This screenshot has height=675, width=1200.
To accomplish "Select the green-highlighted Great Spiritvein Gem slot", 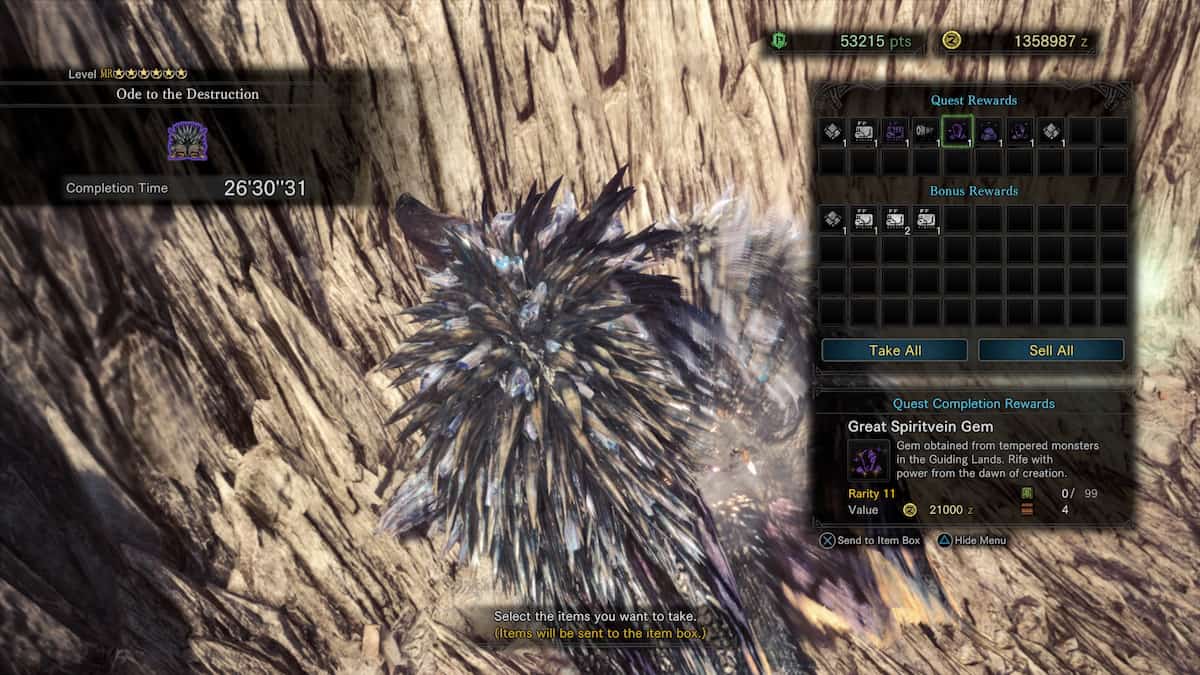I will pos(957,130).
